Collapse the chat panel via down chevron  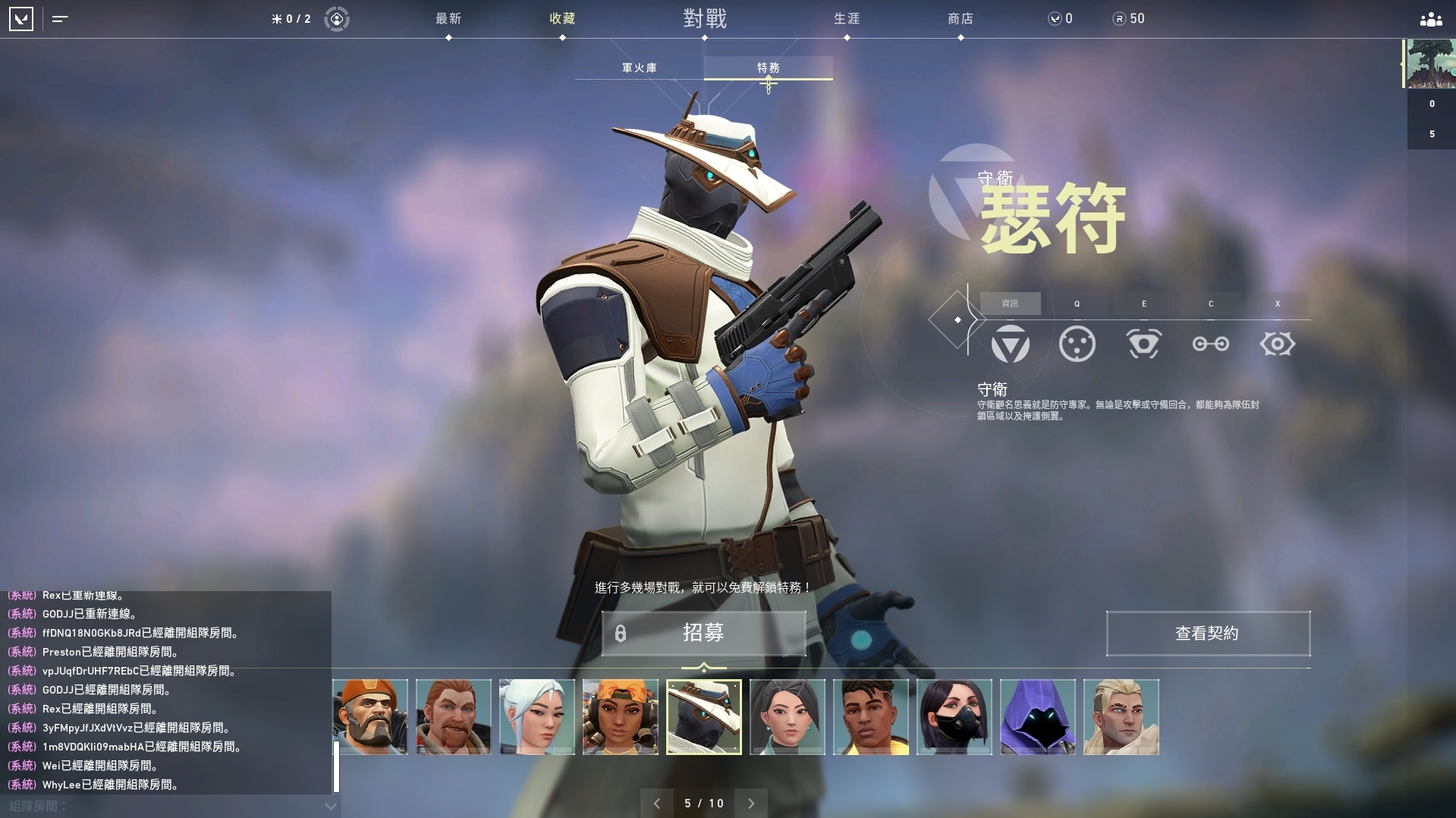[x=329, y=807]
